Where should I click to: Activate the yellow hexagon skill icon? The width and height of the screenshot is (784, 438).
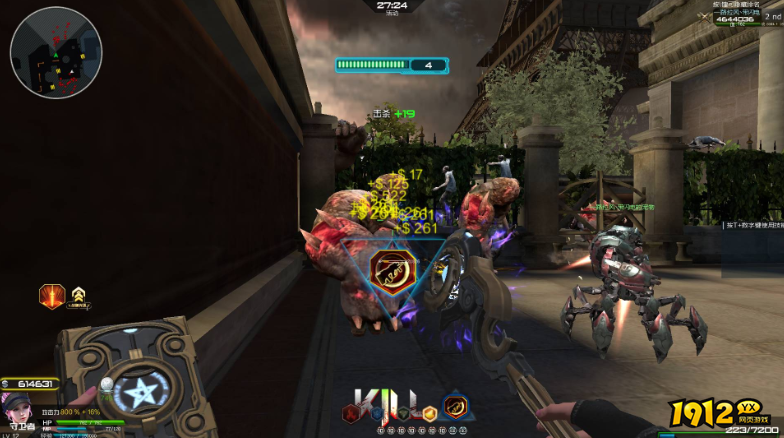tap(430, 412)
